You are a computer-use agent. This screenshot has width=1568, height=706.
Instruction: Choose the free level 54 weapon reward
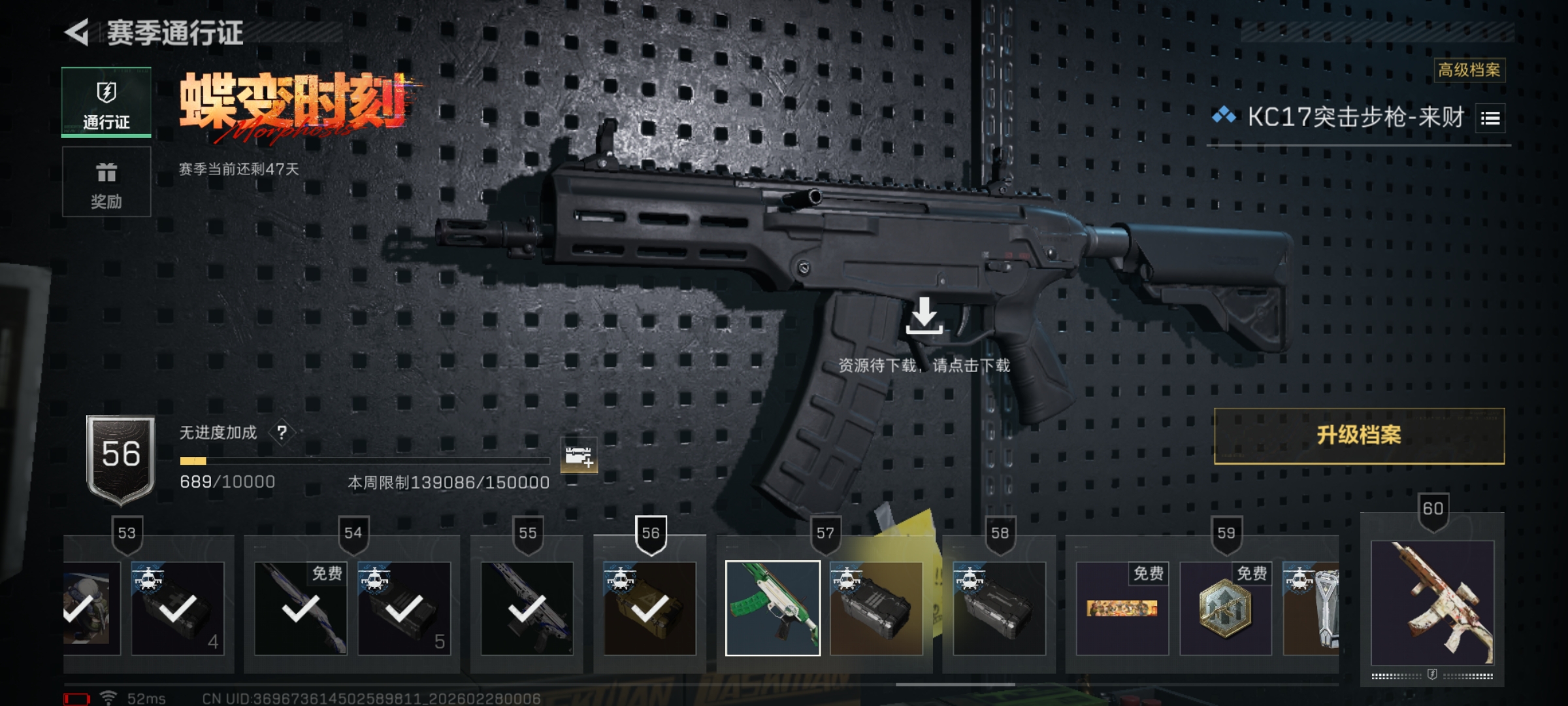point(301,608)
